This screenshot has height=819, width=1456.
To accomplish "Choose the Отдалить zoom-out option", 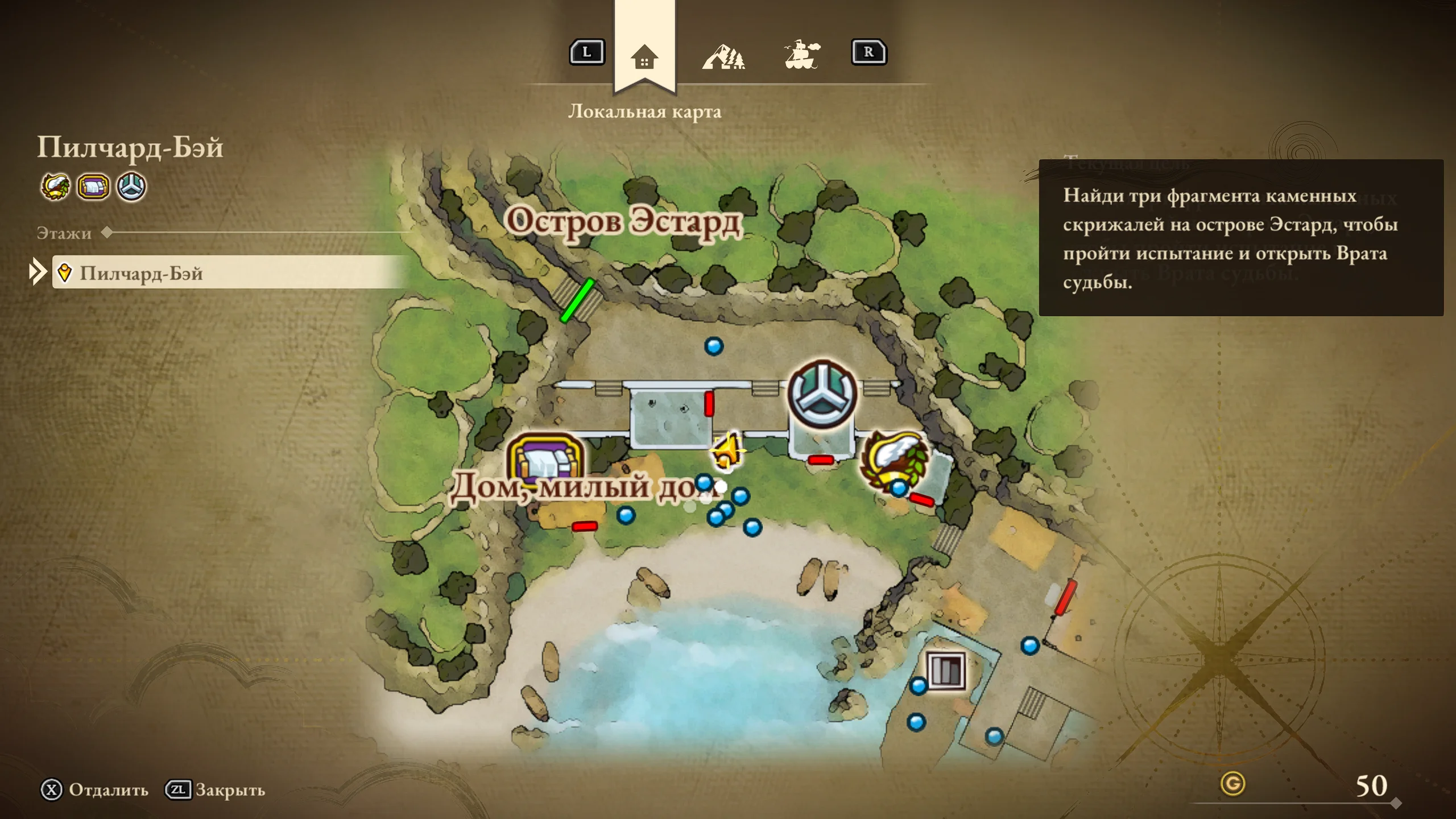I will pyautogui.click(x=94, y=790).
